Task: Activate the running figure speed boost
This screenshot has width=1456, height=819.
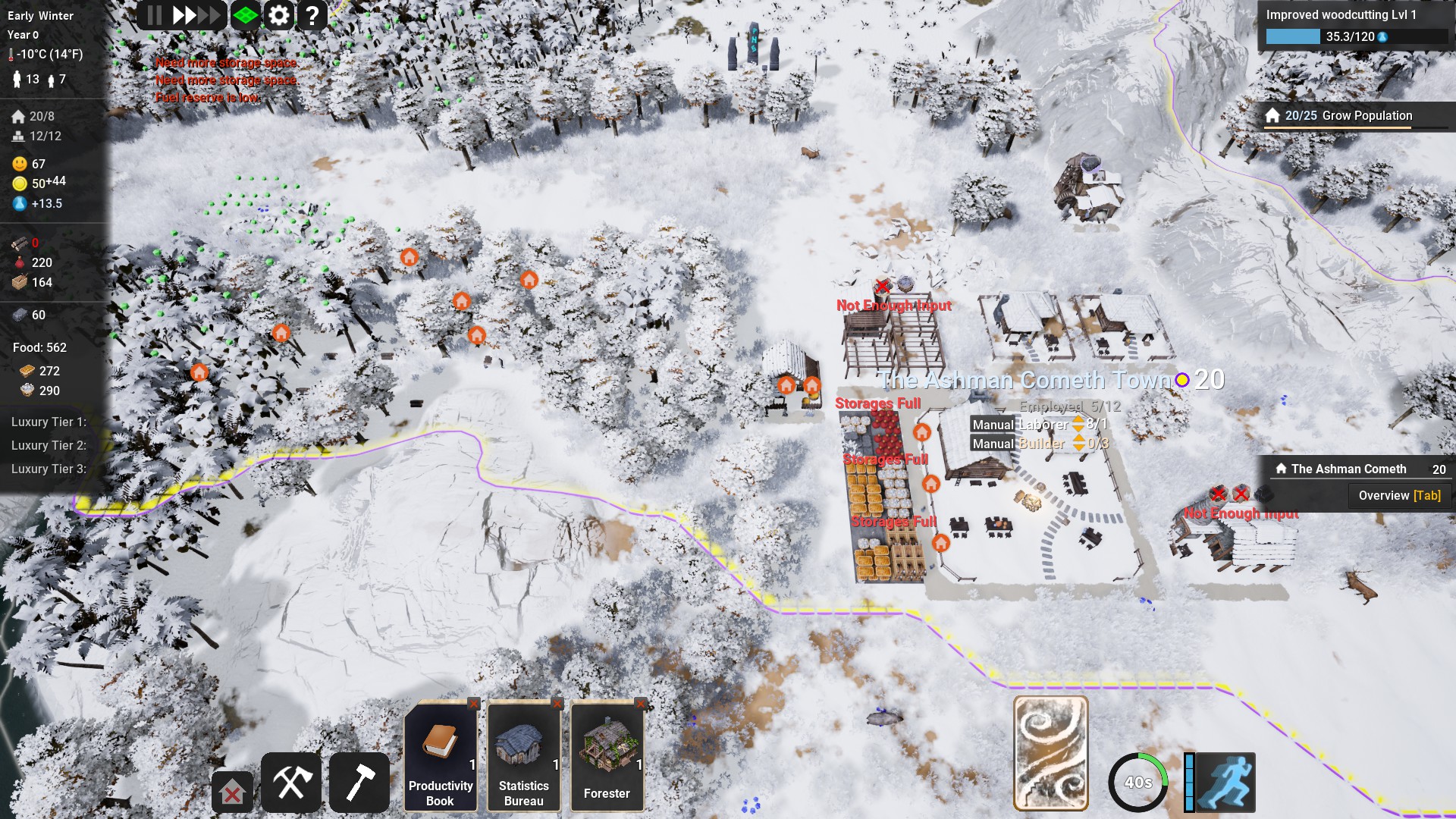Action: [1225, 783]
